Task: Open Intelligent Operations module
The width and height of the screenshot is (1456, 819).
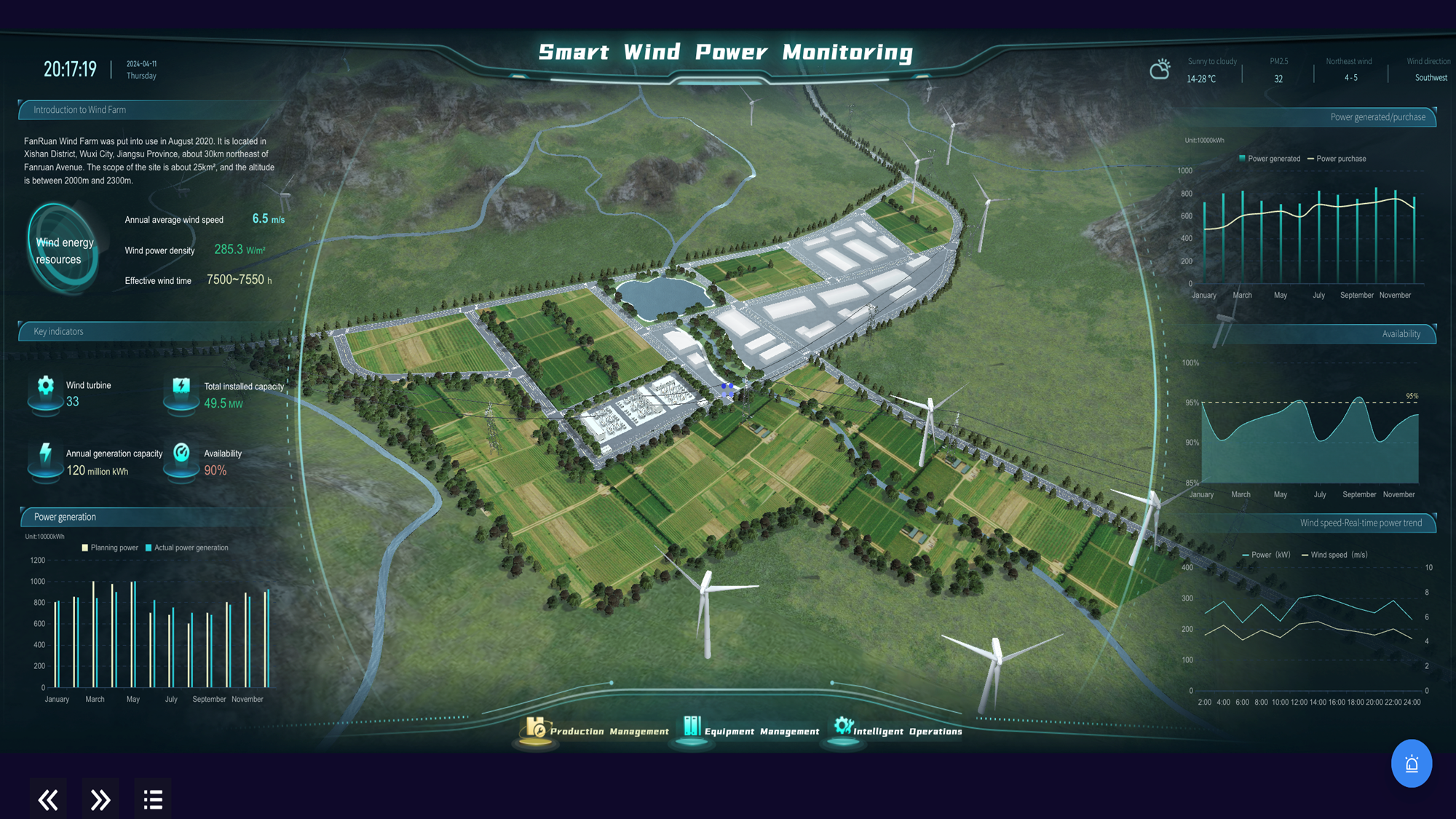Action: pos(908,731)
